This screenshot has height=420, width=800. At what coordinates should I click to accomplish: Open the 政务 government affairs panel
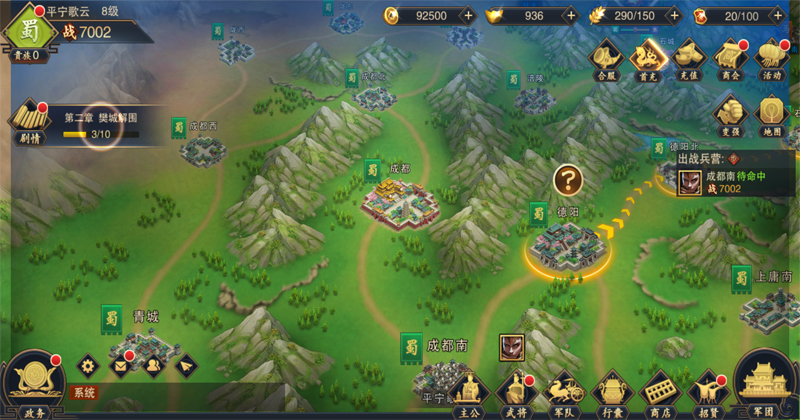click(33, 383)
